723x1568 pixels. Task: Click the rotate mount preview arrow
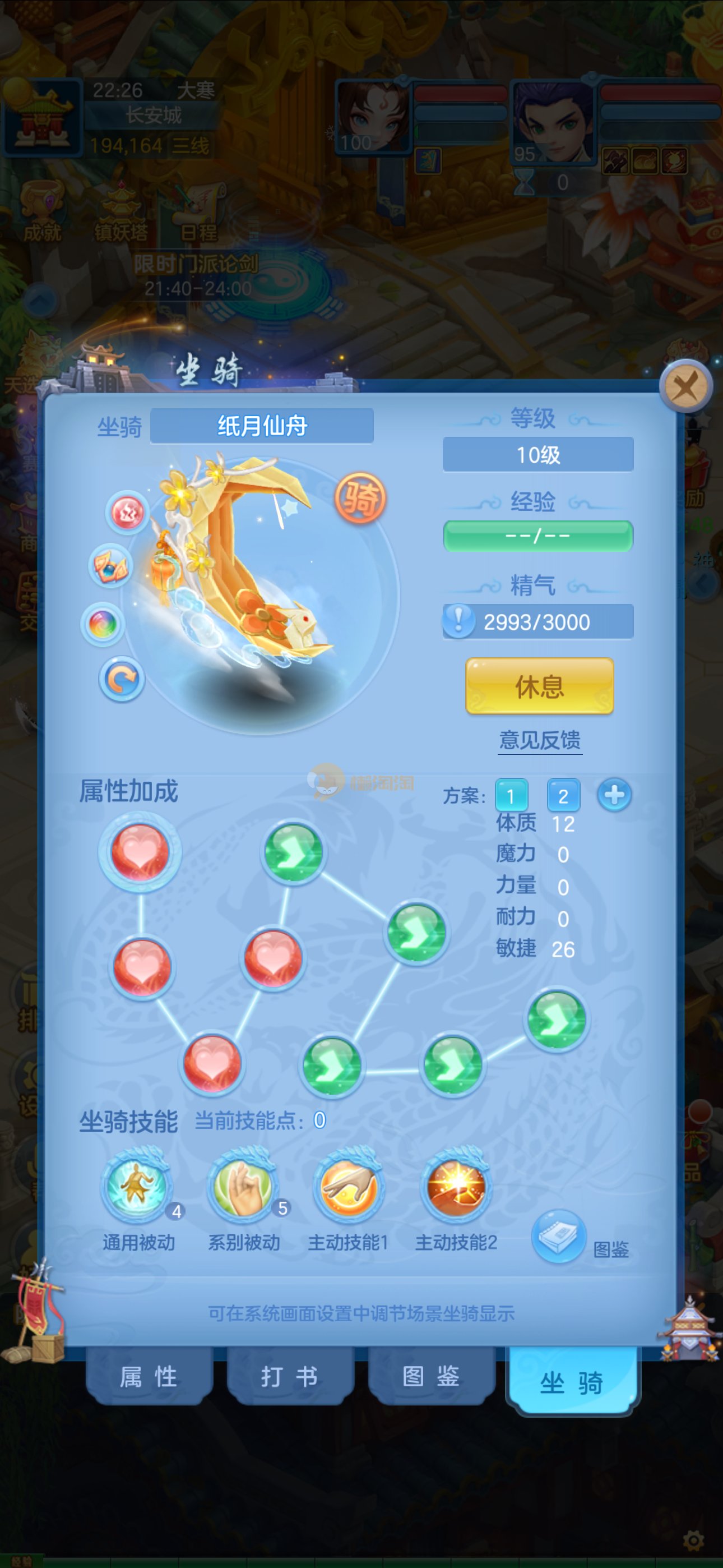click(x=122, y=678)
